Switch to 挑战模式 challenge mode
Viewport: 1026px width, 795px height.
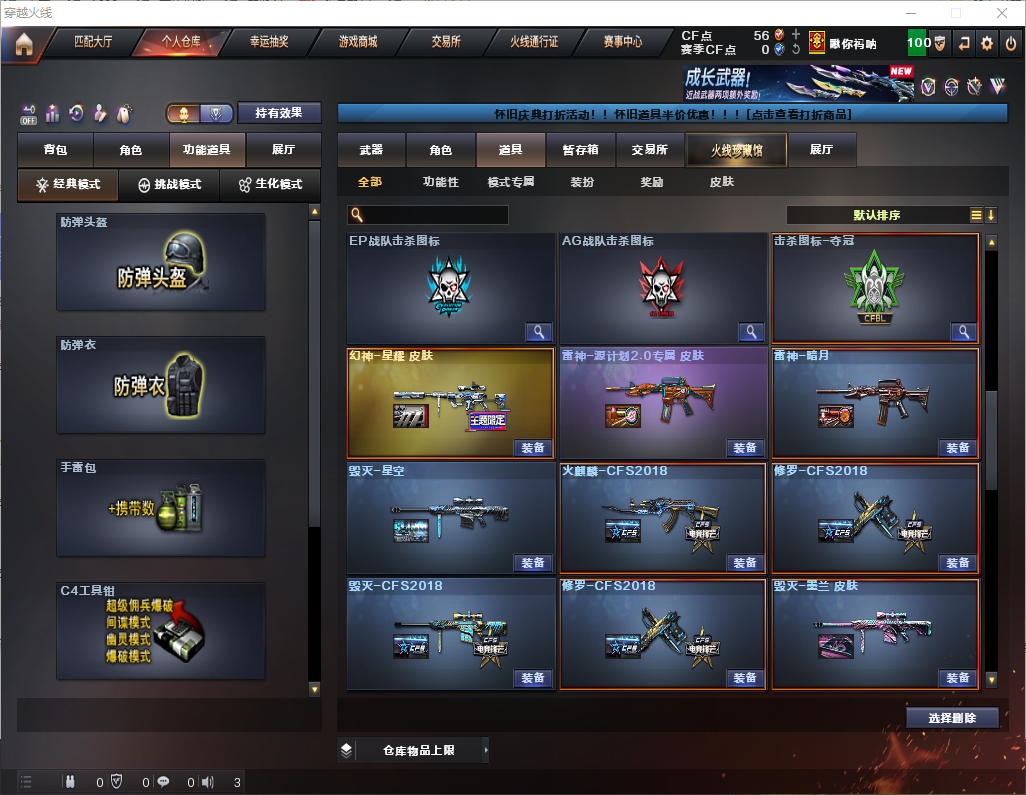coord(170,185)
